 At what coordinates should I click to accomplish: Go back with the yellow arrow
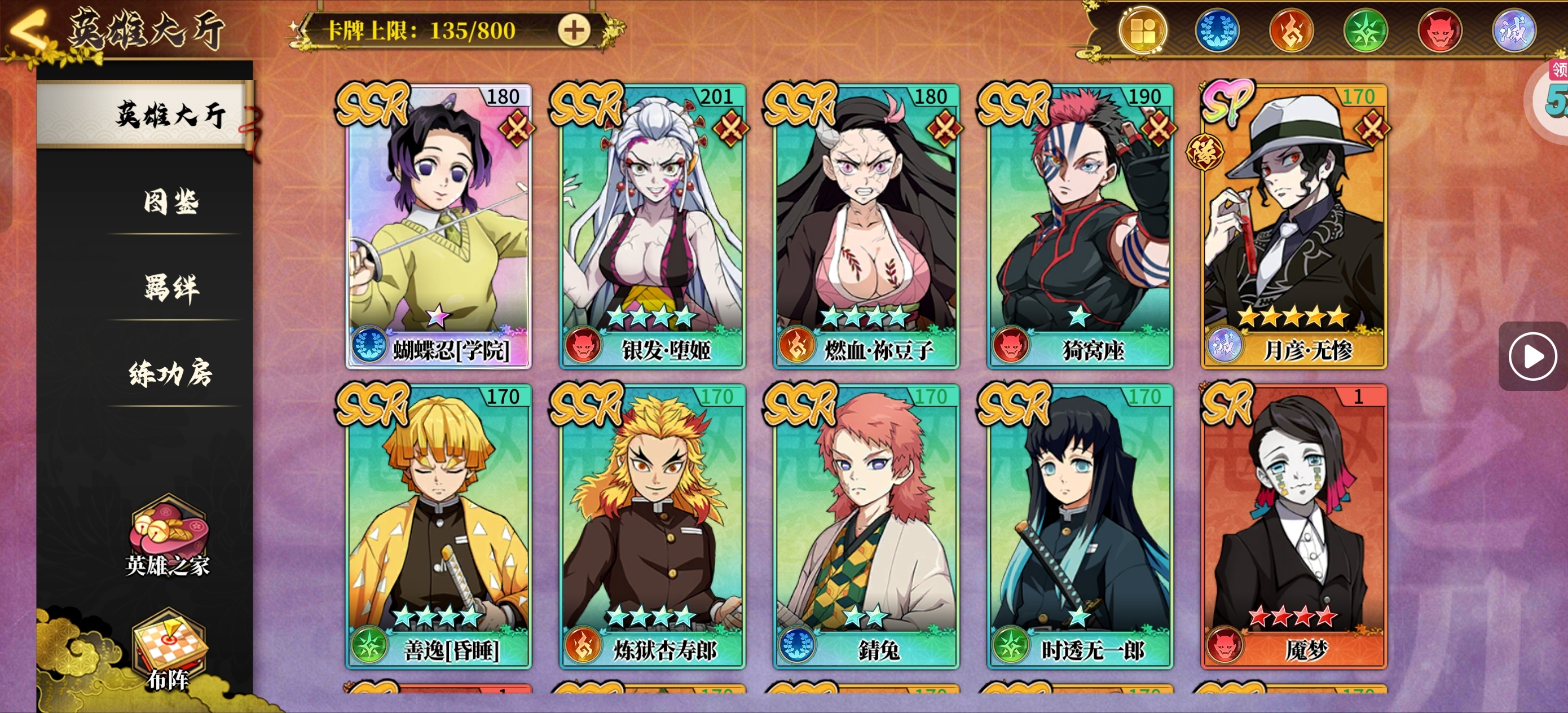[x=28, y=29]
